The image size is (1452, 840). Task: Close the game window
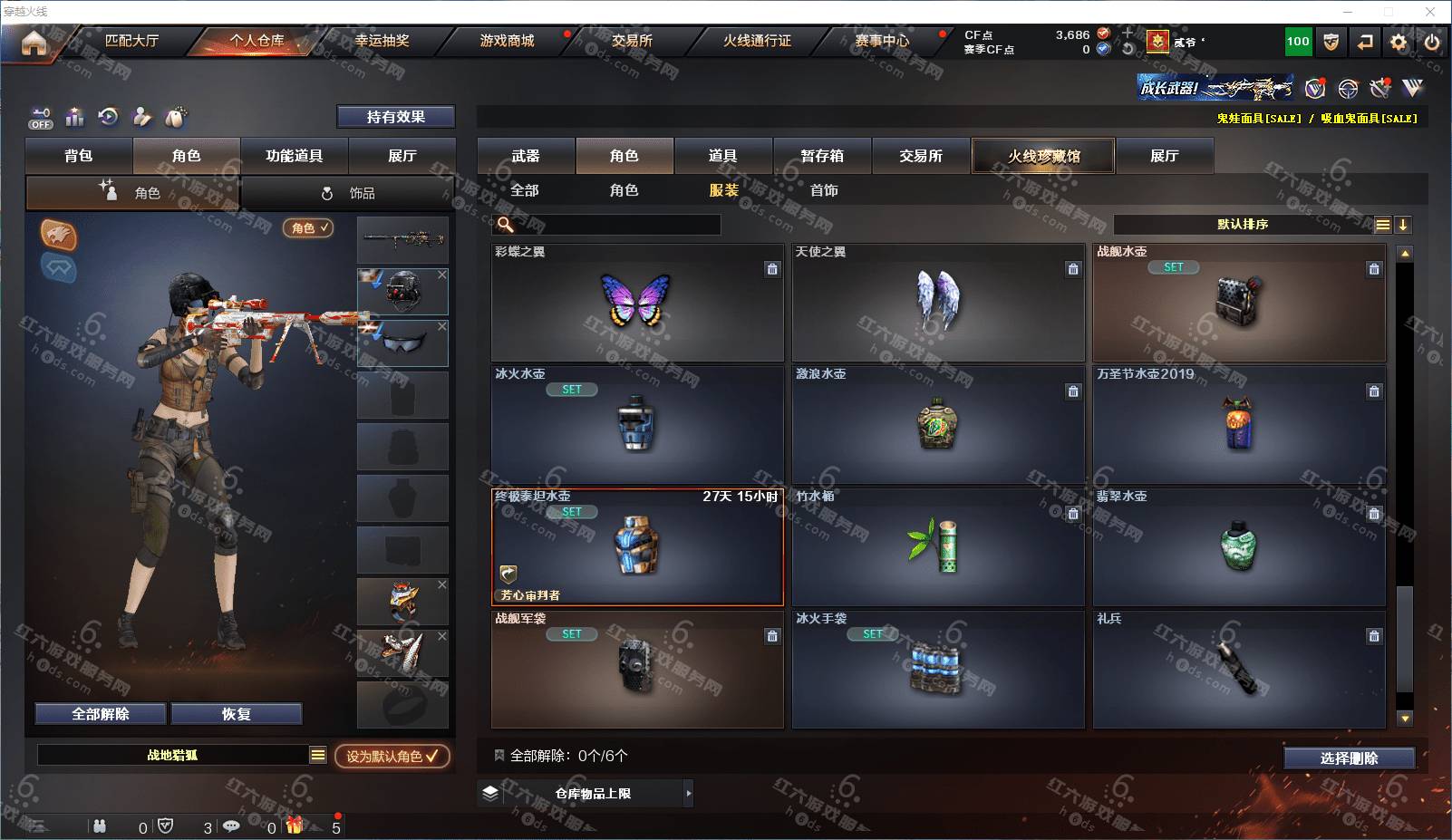1430,12
